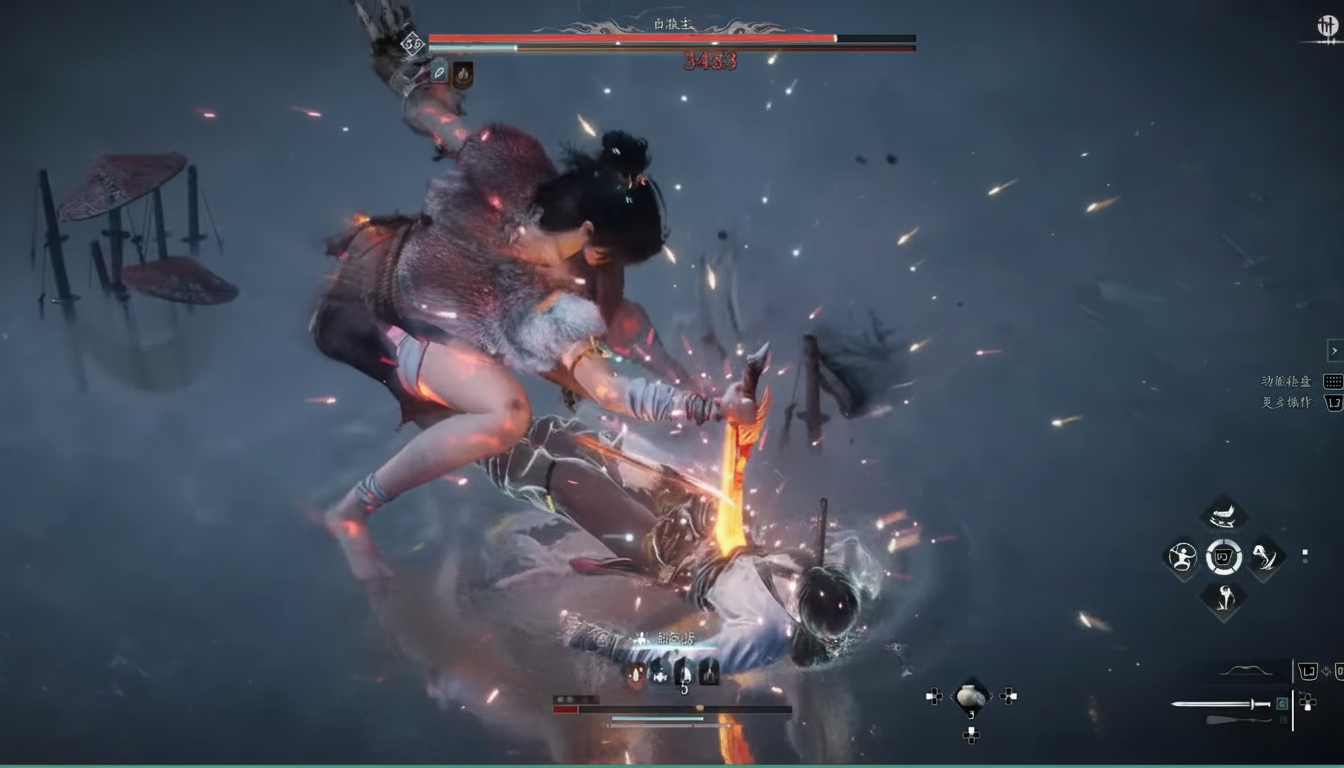Click the 功能转盘 keyboard grid icon
Viewport: 1344px width, 768px height.
coord(1331,381)
